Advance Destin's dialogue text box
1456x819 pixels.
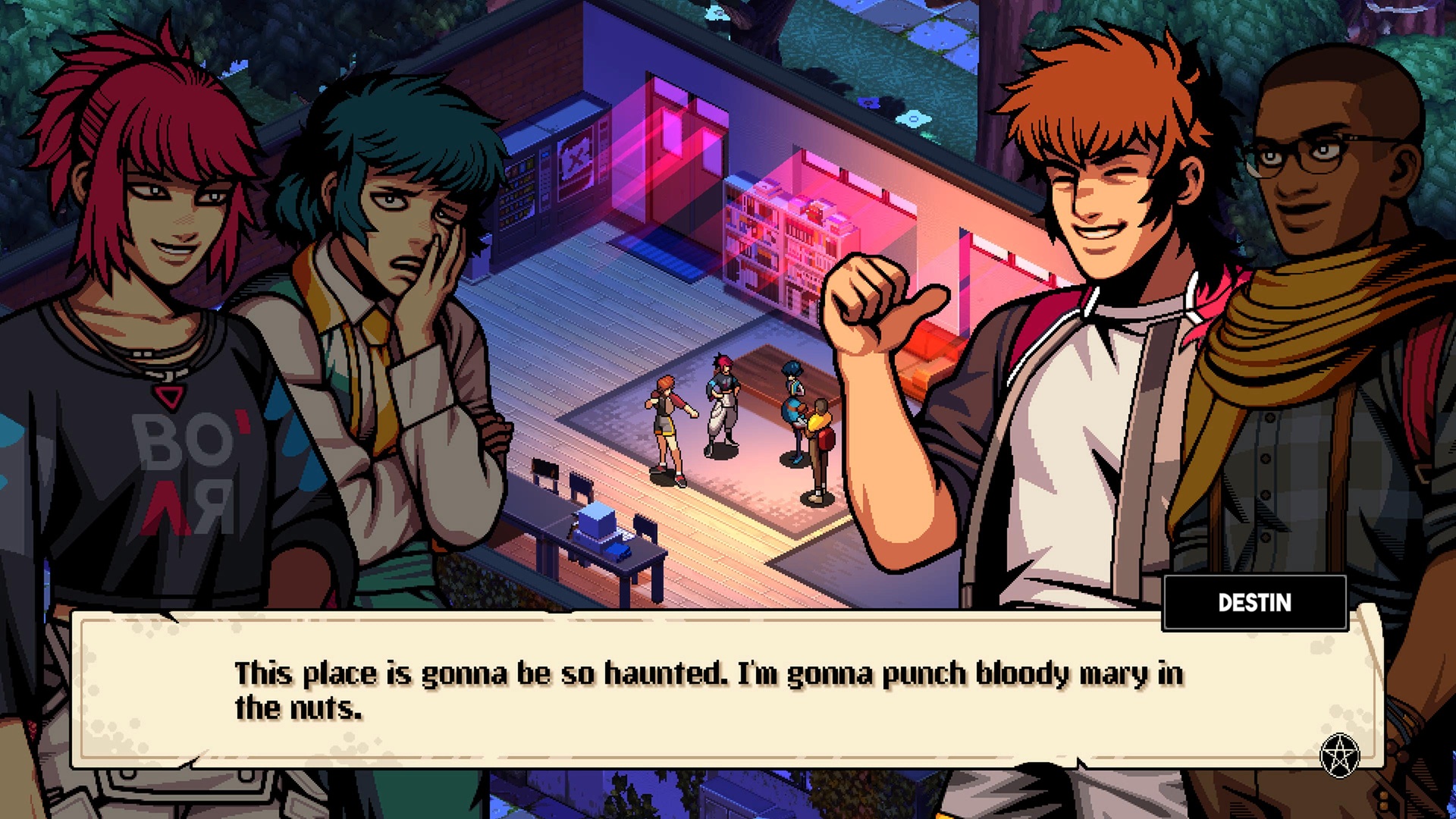pos(709,690)
